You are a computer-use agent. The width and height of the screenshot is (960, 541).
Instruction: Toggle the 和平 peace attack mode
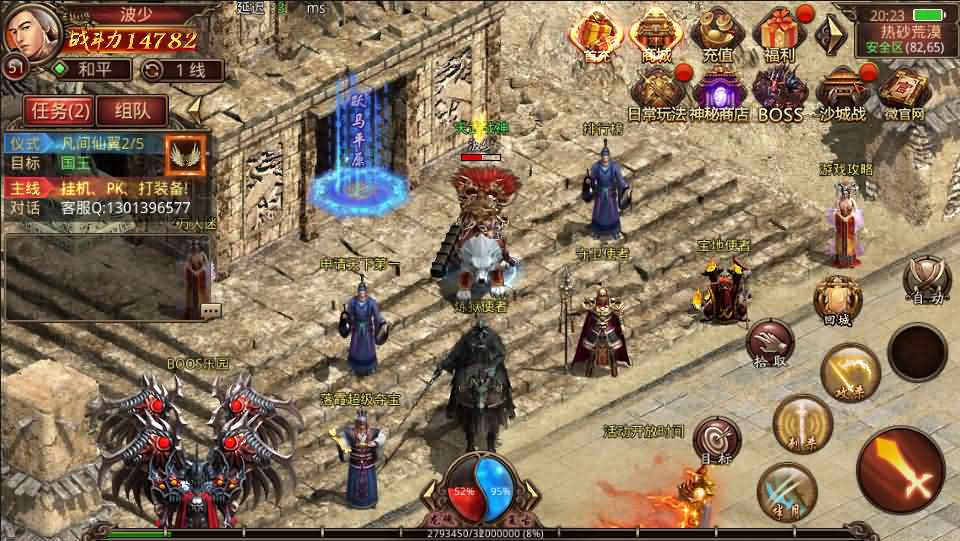92,70
